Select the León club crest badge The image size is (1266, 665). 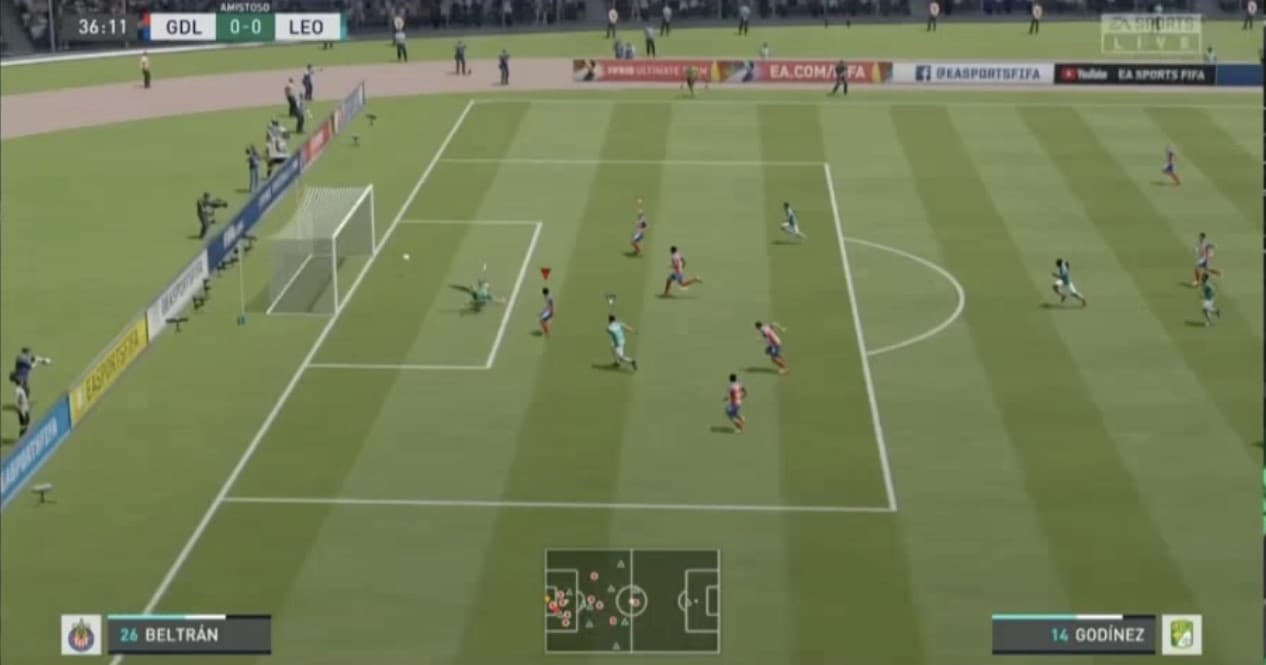pyautogui.click(x=1181, y=635)
